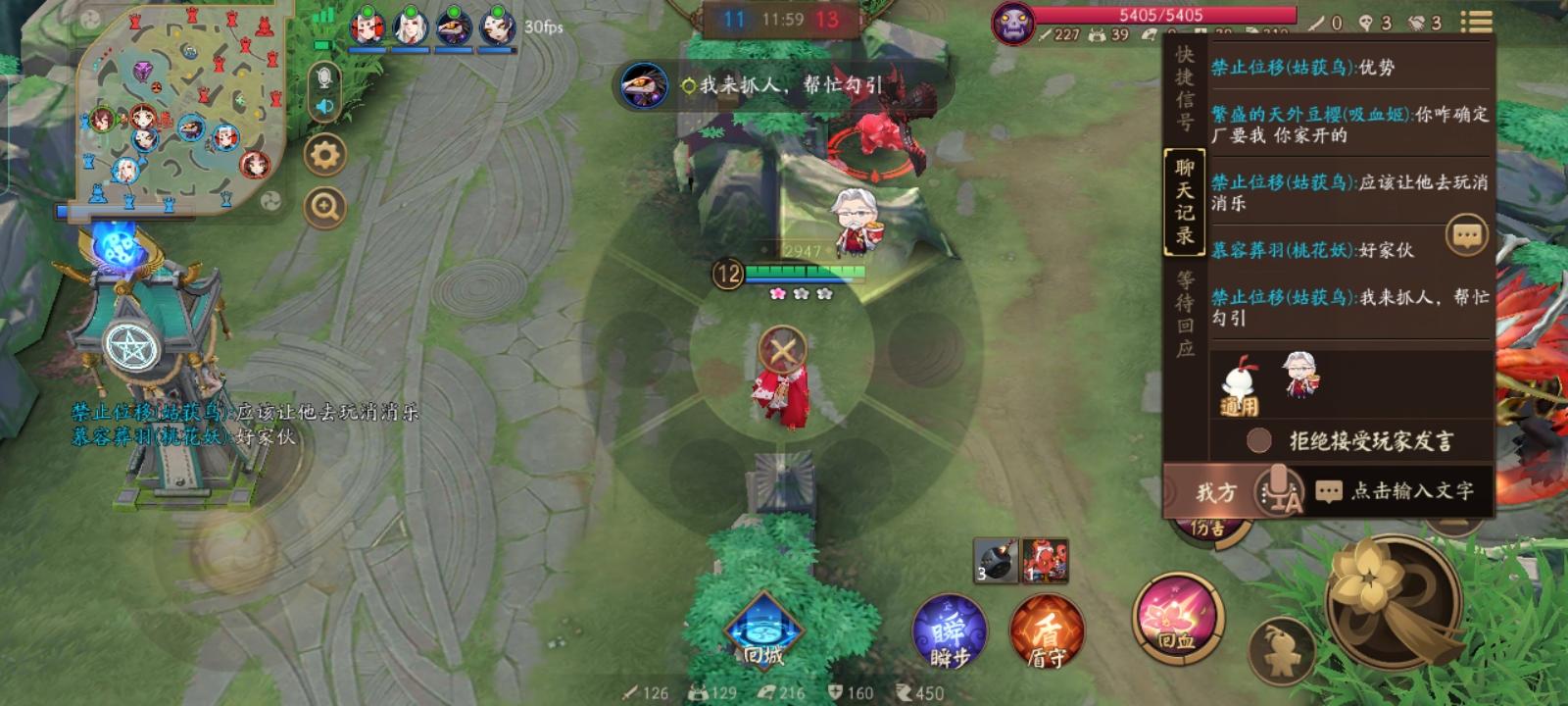The image size is (1568, 706).
Task: Select the minimap magnifier zoom icon
Action: tap(323, 204)
